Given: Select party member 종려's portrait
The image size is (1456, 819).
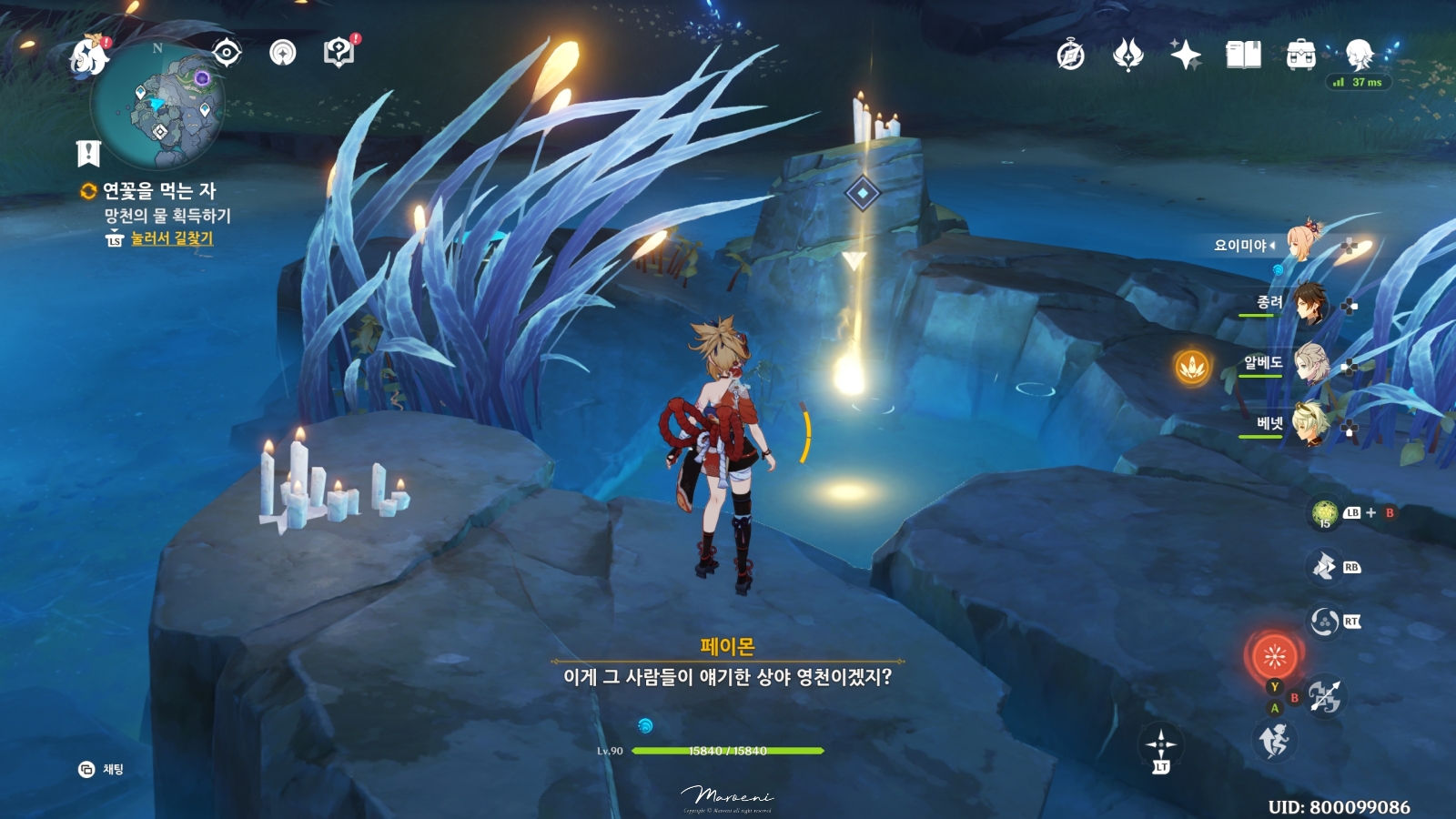Looking at the screenshot, I should [x=1309, y=303].
